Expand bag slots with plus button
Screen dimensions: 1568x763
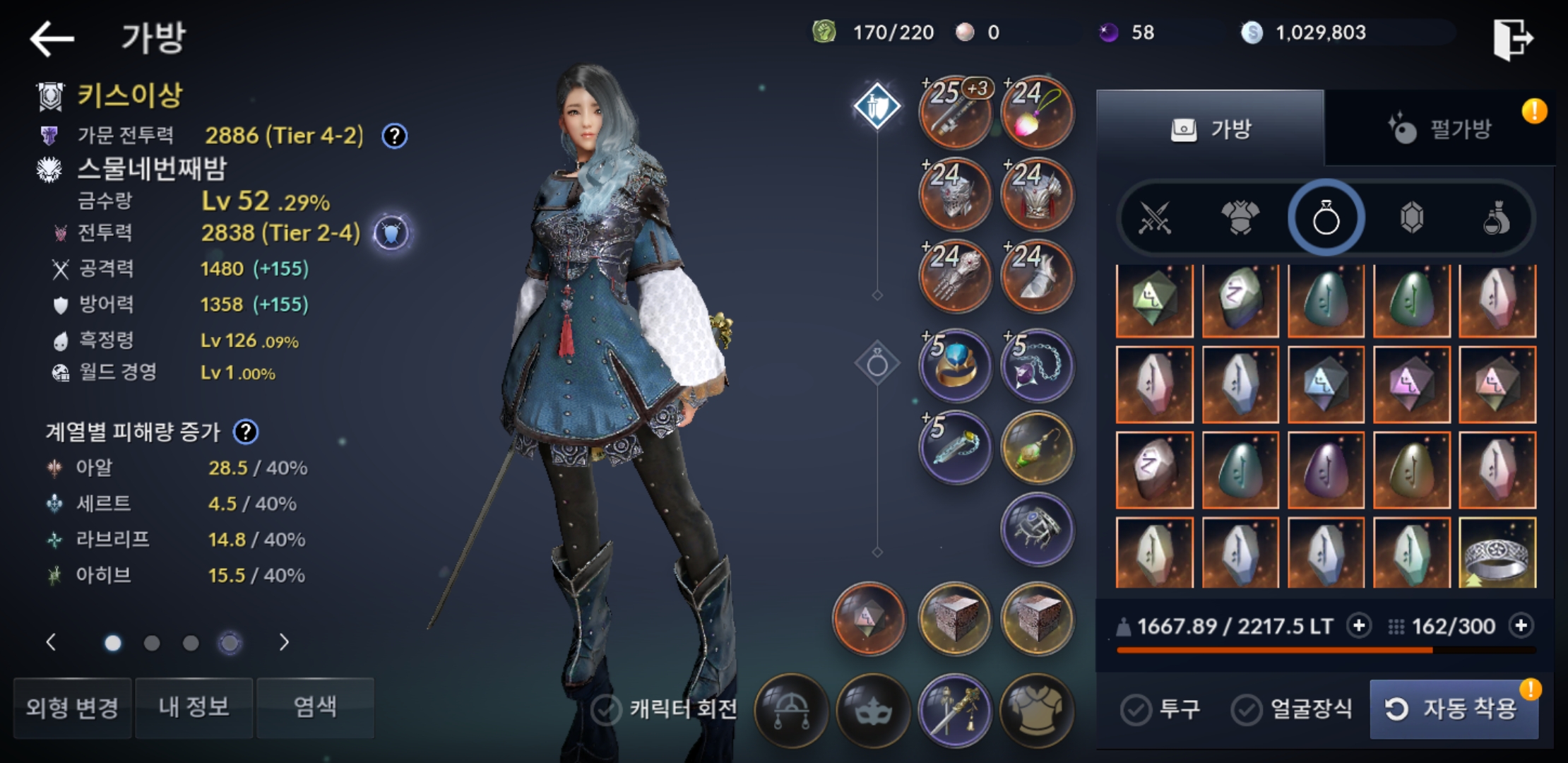[x=1521, y=626]
